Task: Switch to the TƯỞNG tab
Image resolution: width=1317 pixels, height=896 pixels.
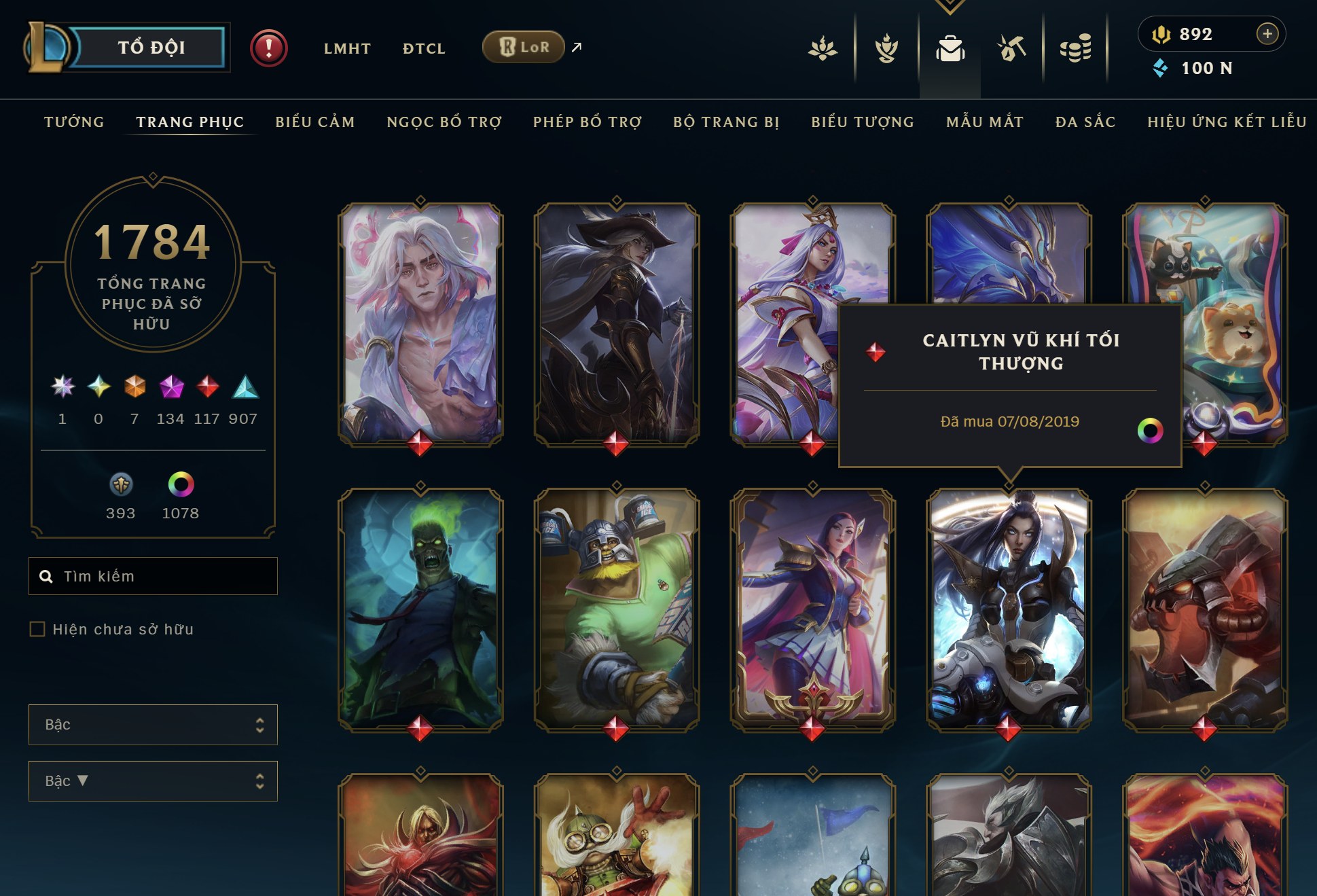Action: pos(73,122)
